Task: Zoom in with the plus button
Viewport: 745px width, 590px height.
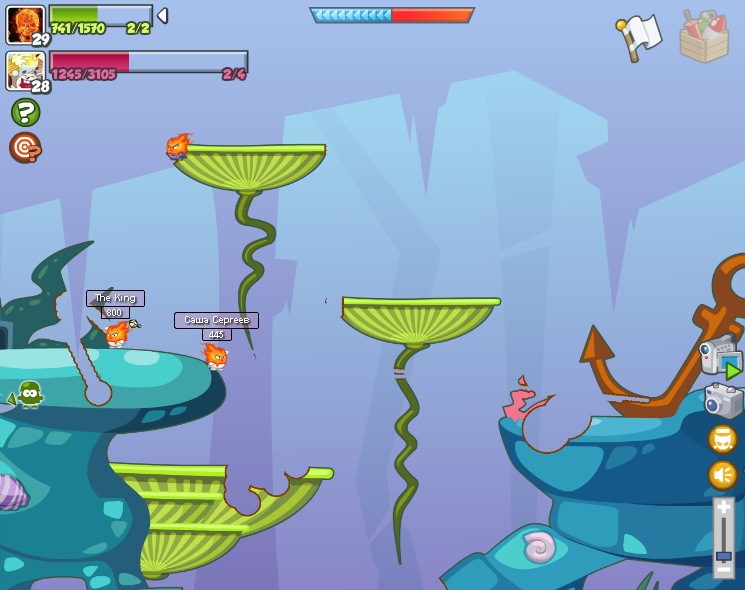Action: point(723,508)
